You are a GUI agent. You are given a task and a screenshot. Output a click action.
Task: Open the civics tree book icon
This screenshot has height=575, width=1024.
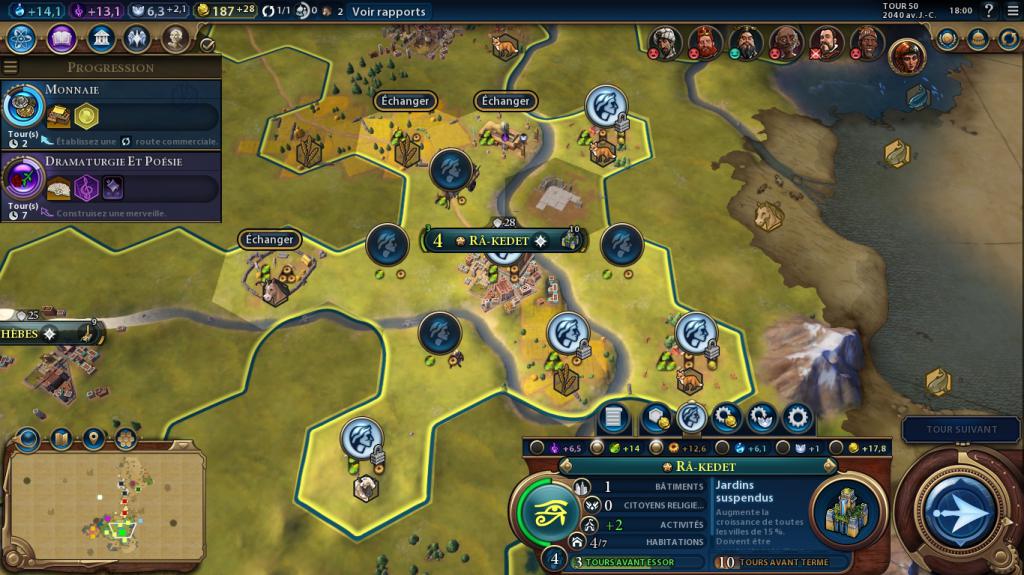60,39
